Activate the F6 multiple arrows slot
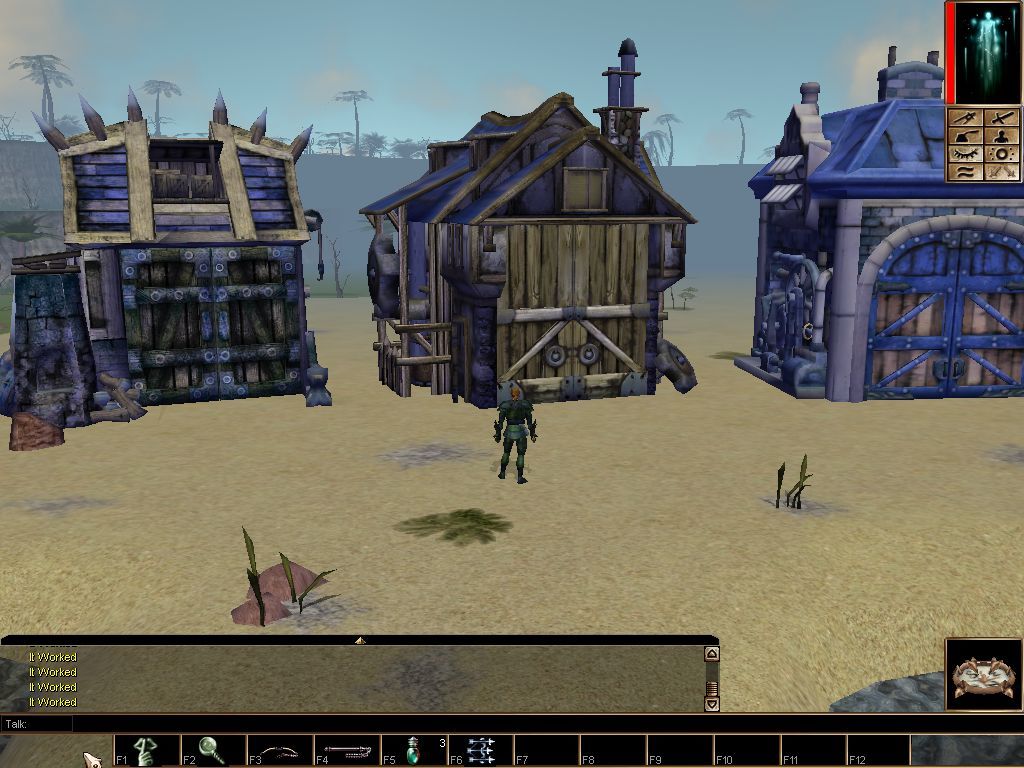The width and height of the screenshot is (1024, 768). coord(480,750)
